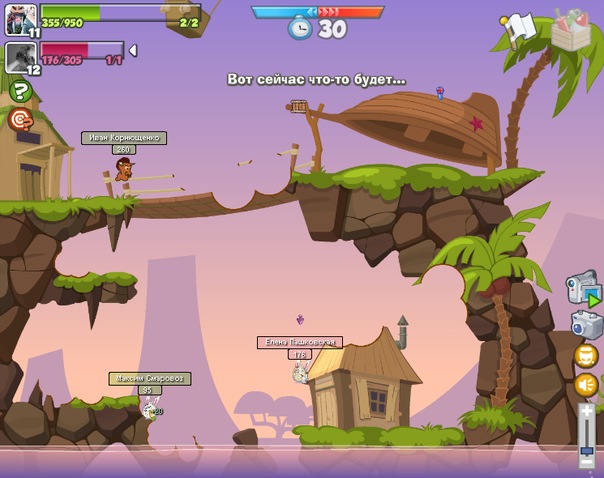The width and height of the screenshot is (604, 478).
Task: Select the level 11 player avatar
Action: pyautogui.click(x=21, y=18)
